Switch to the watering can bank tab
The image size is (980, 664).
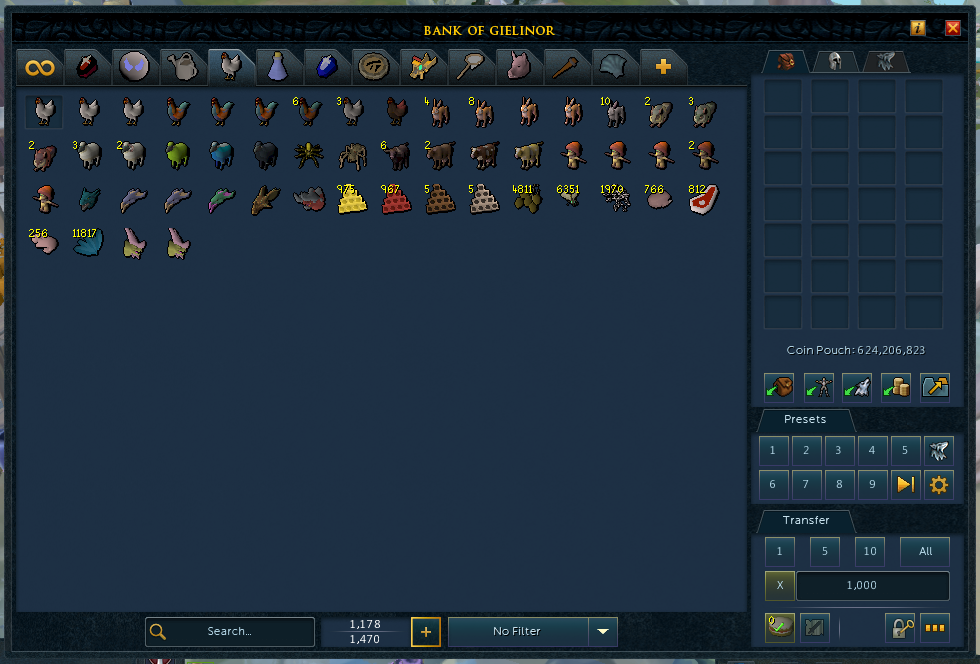click(x=182, y=67)
